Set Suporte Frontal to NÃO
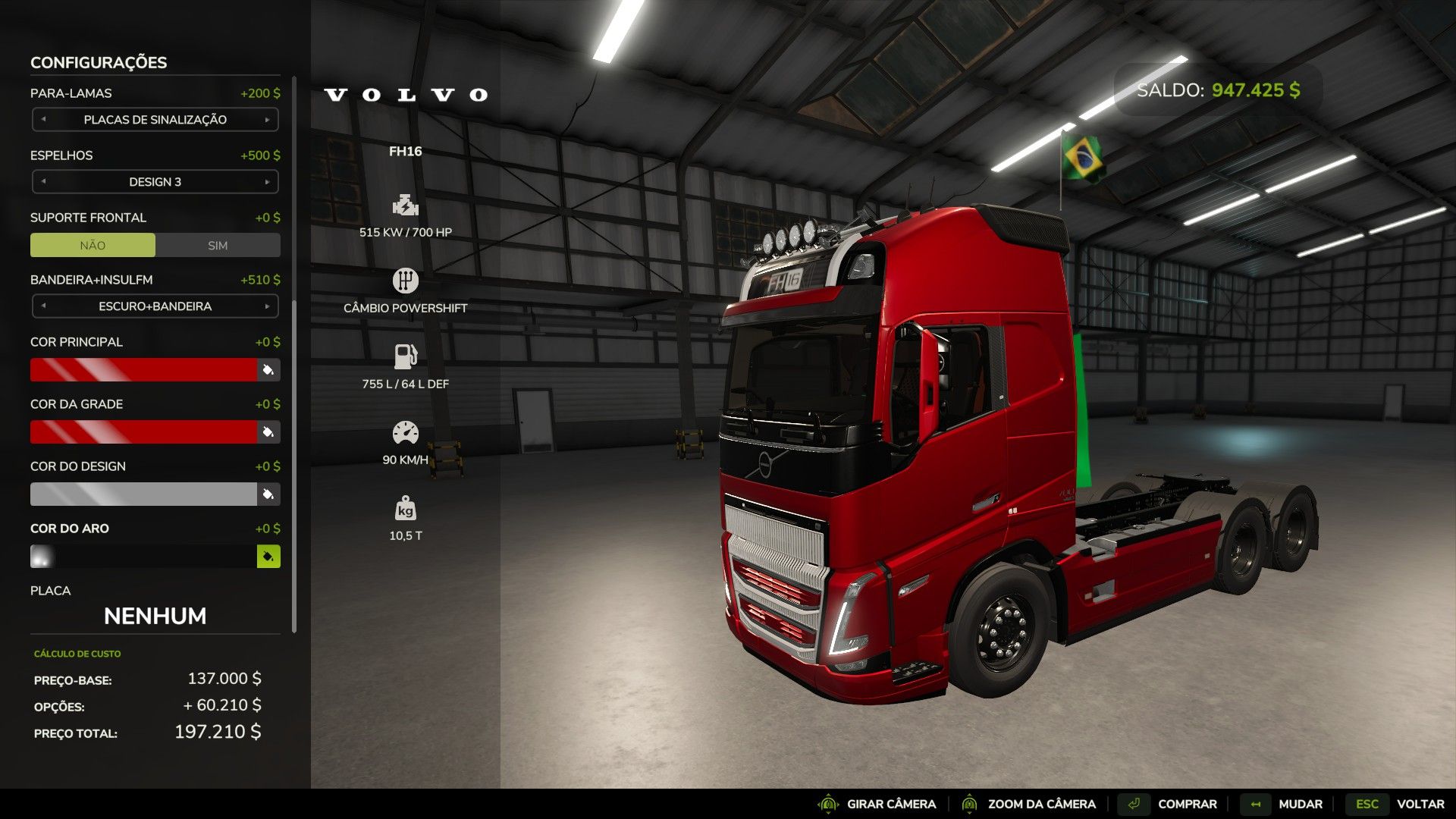Viewport: 1456px width, 819px height. [x=93, y=246]
